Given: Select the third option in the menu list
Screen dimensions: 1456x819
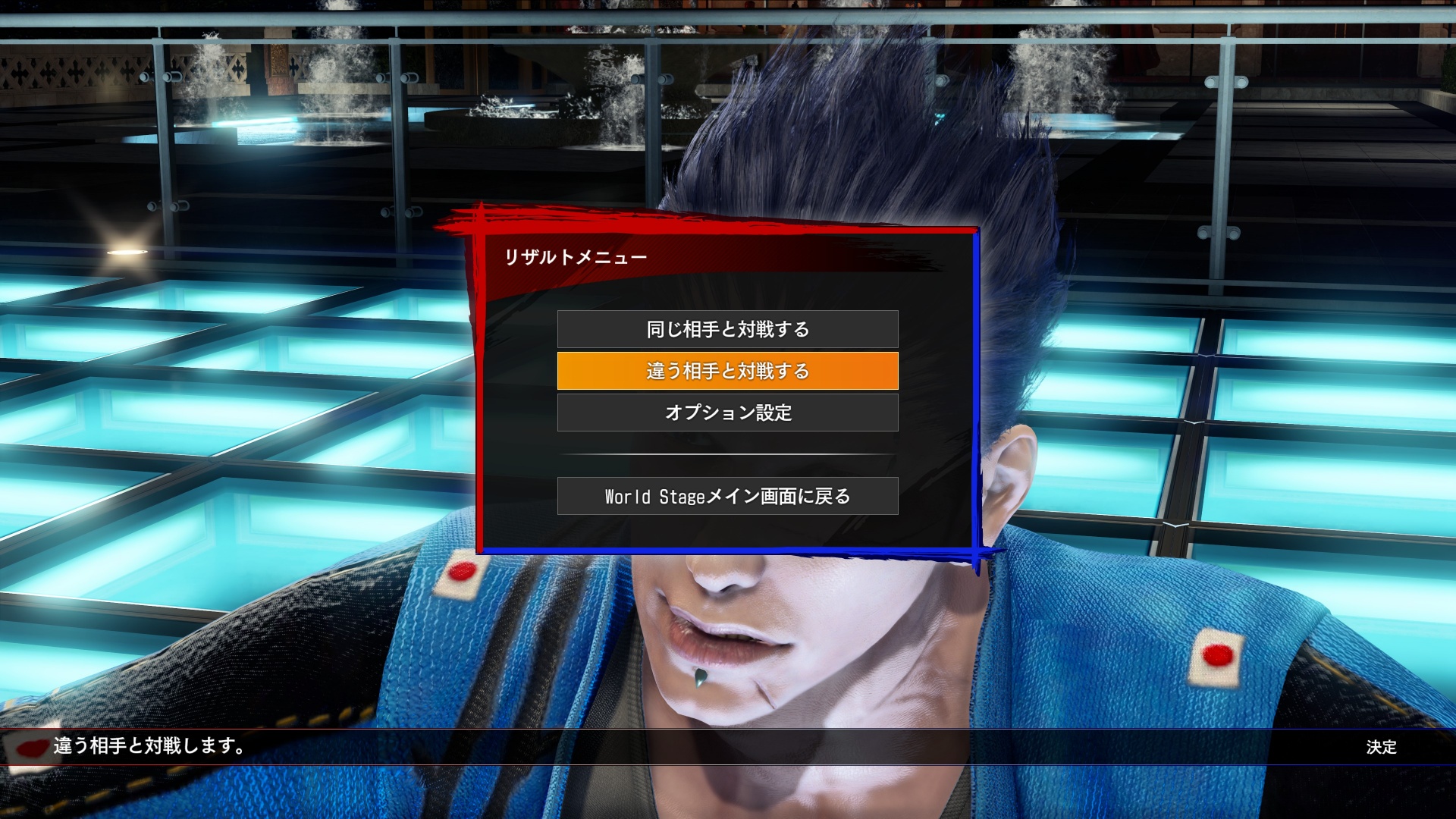Looking at the screenshot, I should pos(727,413).
